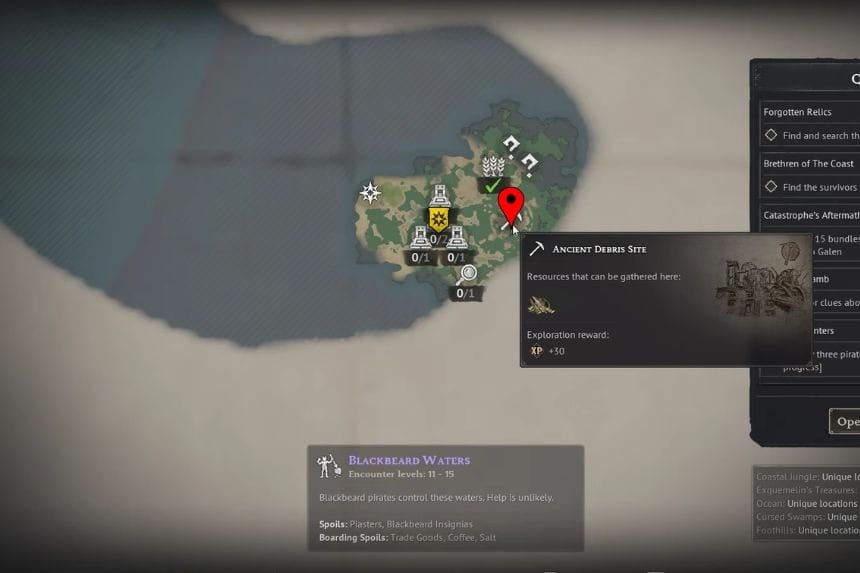Select the compass star marker on the west coast
Screen dimensions: 860x573
(x=371, y=193)
